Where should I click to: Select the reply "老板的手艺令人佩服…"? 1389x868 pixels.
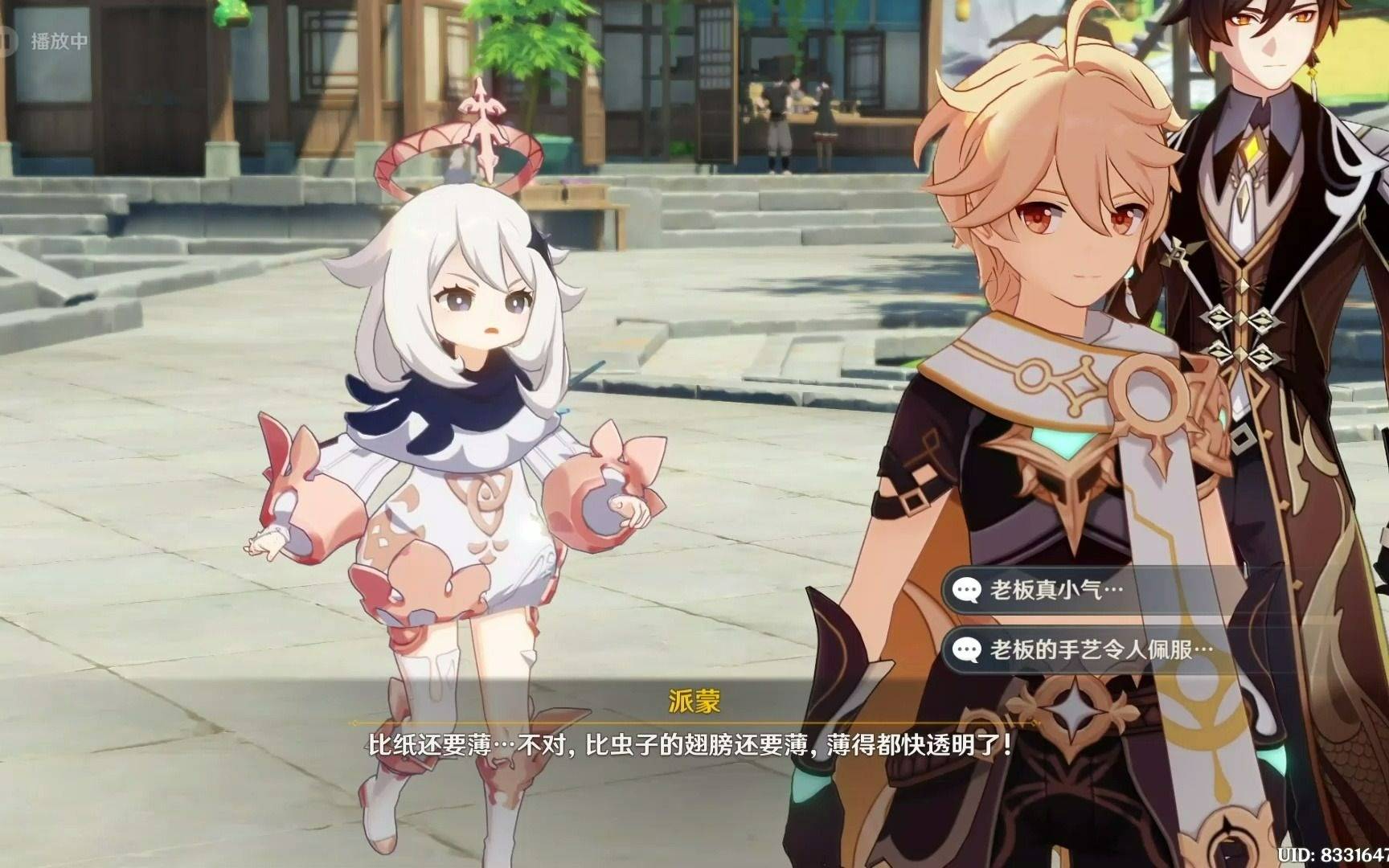pos(1100,649)
